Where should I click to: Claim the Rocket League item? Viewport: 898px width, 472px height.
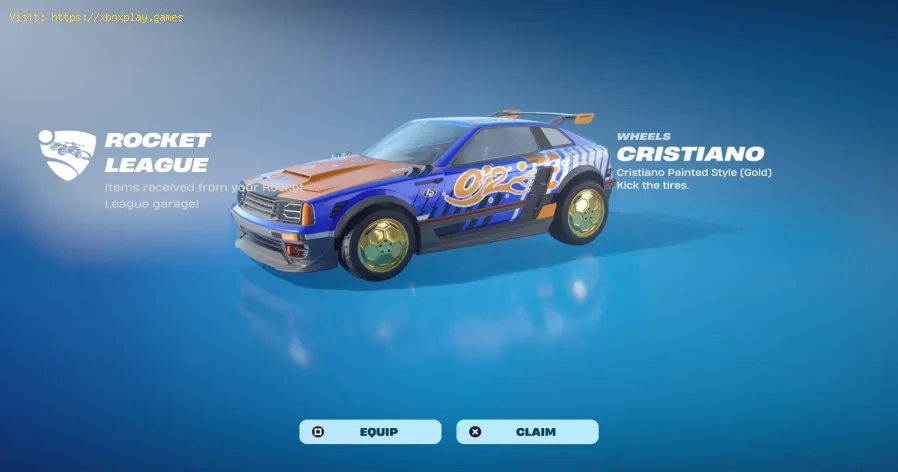[527, 432]
